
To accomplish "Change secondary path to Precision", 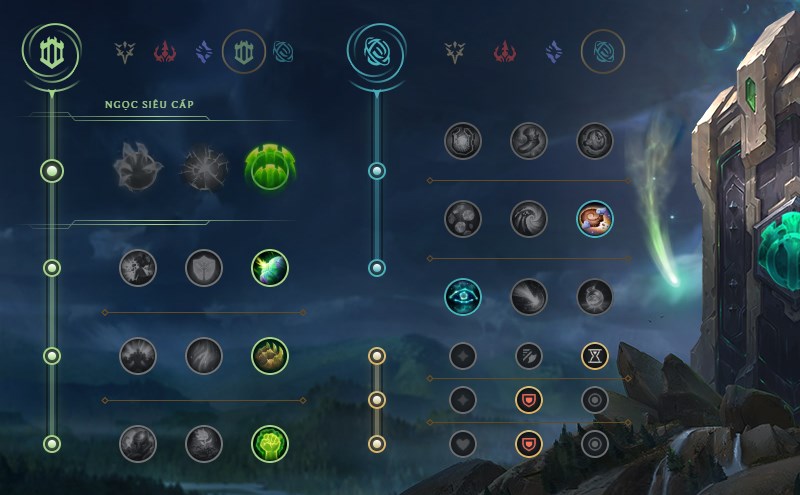I will 453,51.
